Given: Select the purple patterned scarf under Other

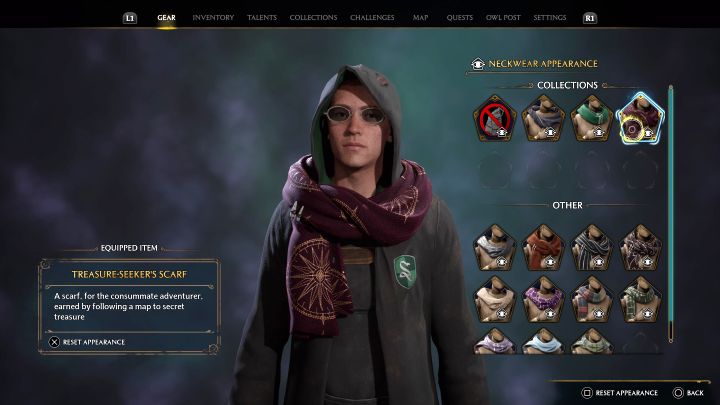Looking at the screenshot, I should pos(541,297).
